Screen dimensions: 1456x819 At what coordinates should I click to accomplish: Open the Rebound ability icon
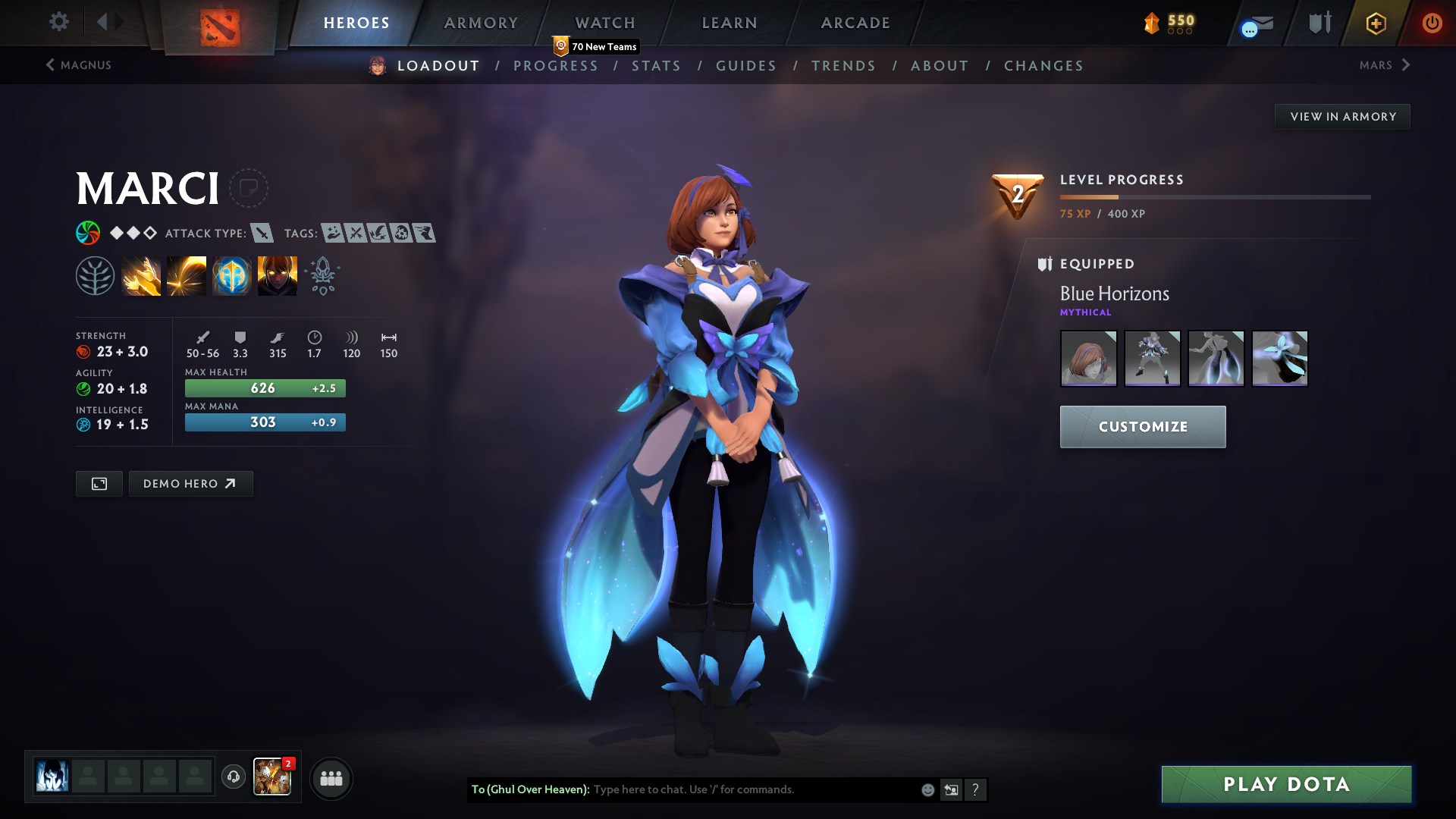[186, 275]
